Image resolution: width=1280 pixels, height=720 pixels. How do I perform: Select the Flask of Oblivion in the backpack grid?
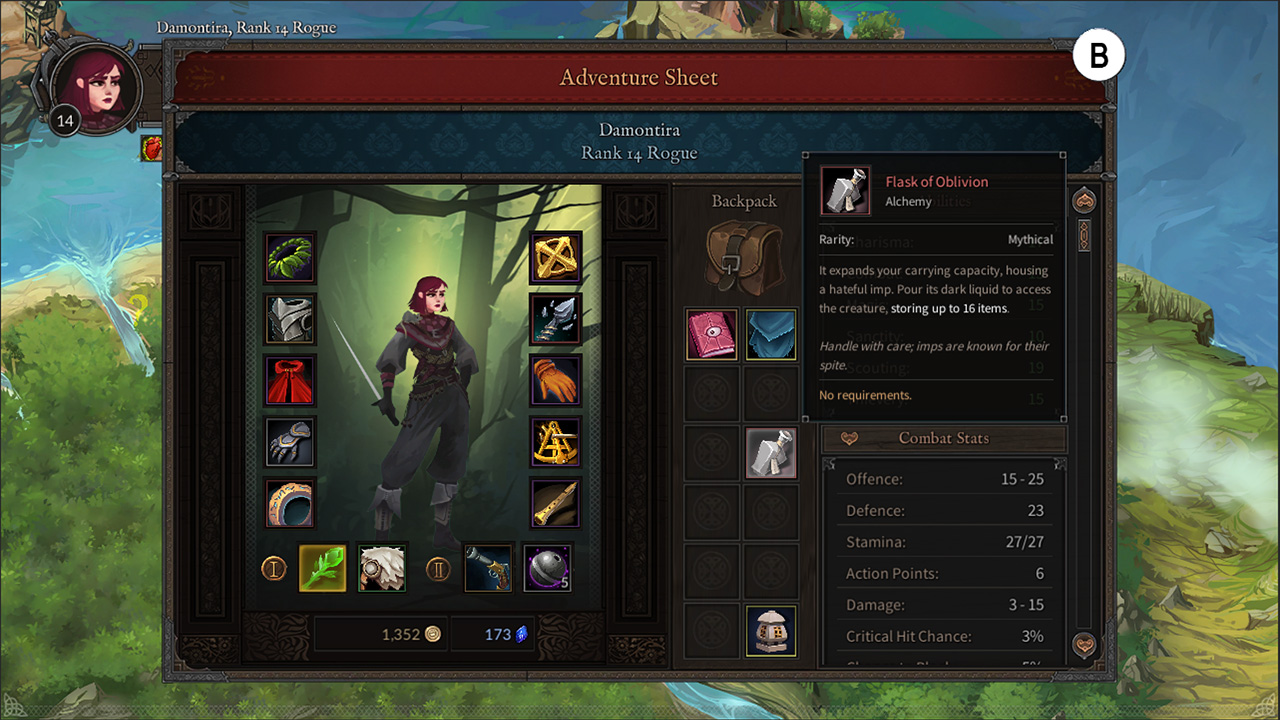click(771, 453)
